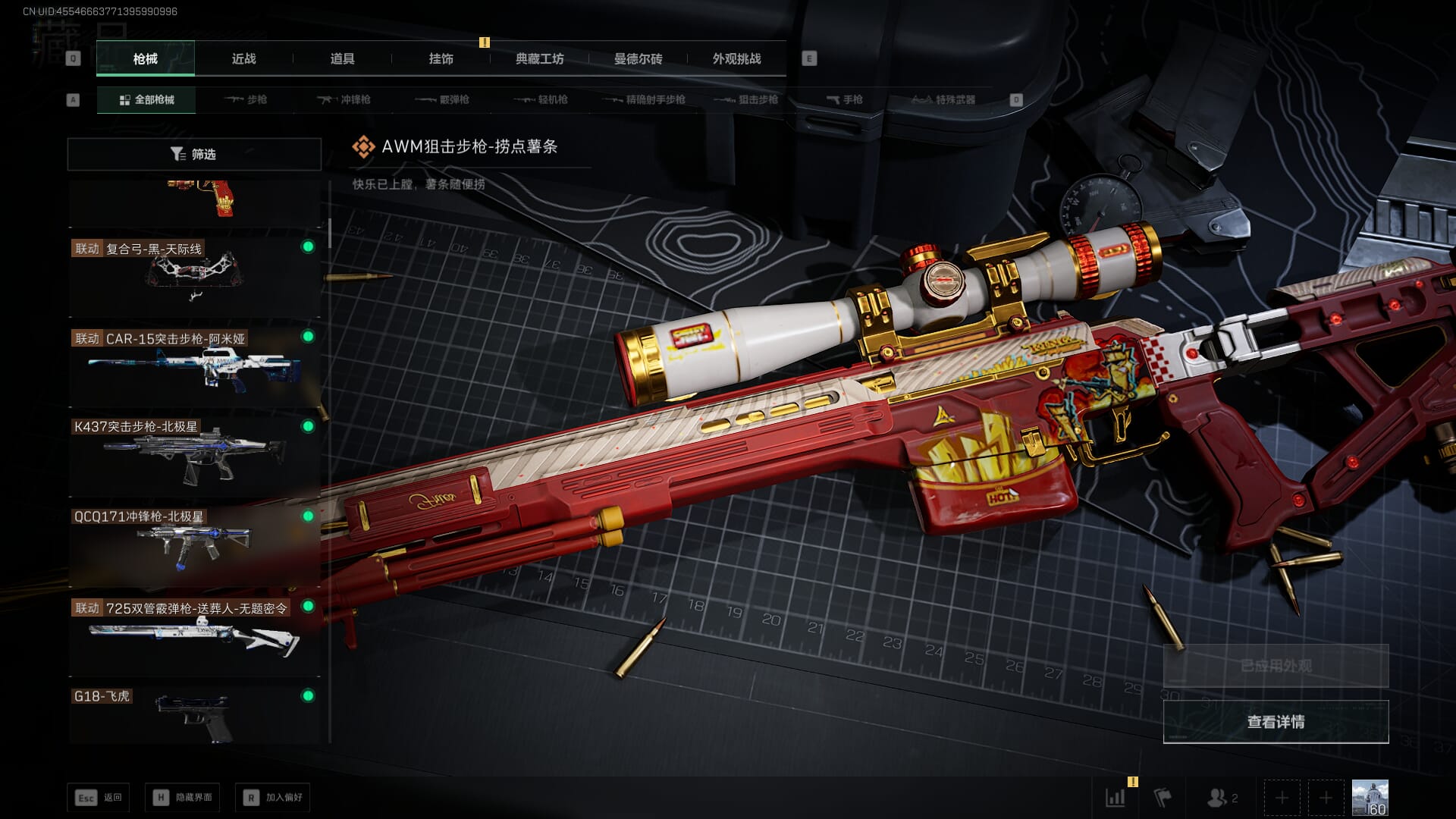Open the friends list icon
The width and height of the screenshot is (1456, 819).
1221,798
